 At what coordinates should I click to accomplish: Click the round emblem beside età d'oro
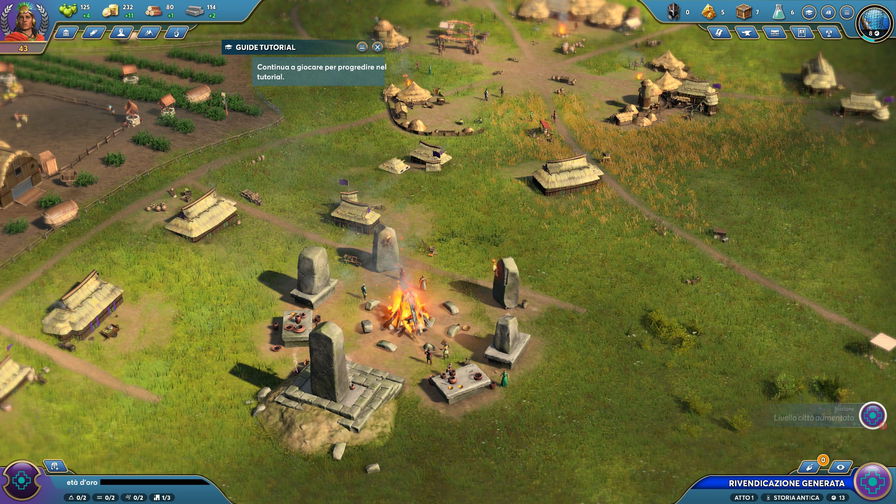click(22, 481)
